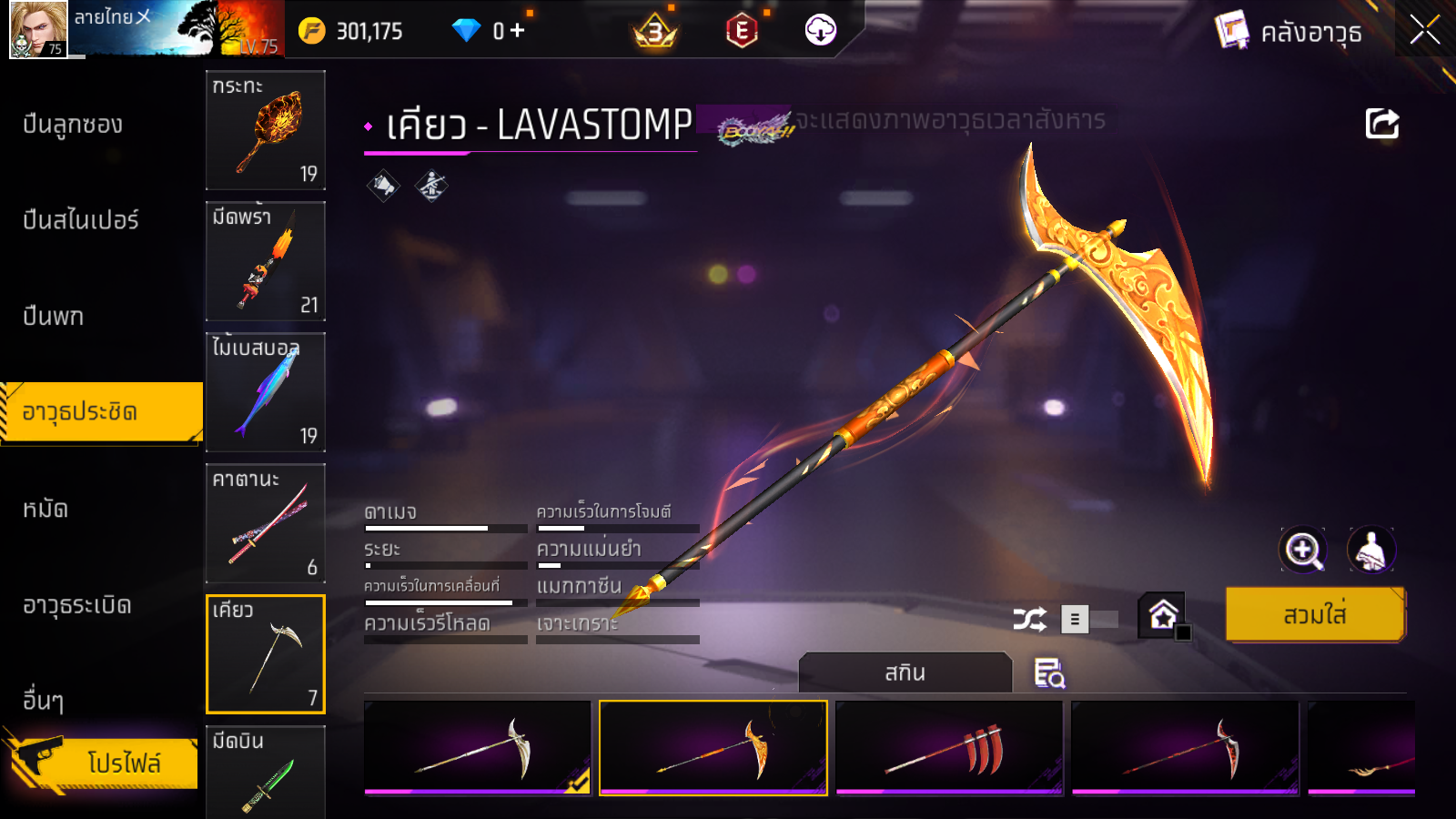
Task: Click the share icon for this skin
Action: [1381, 124]
